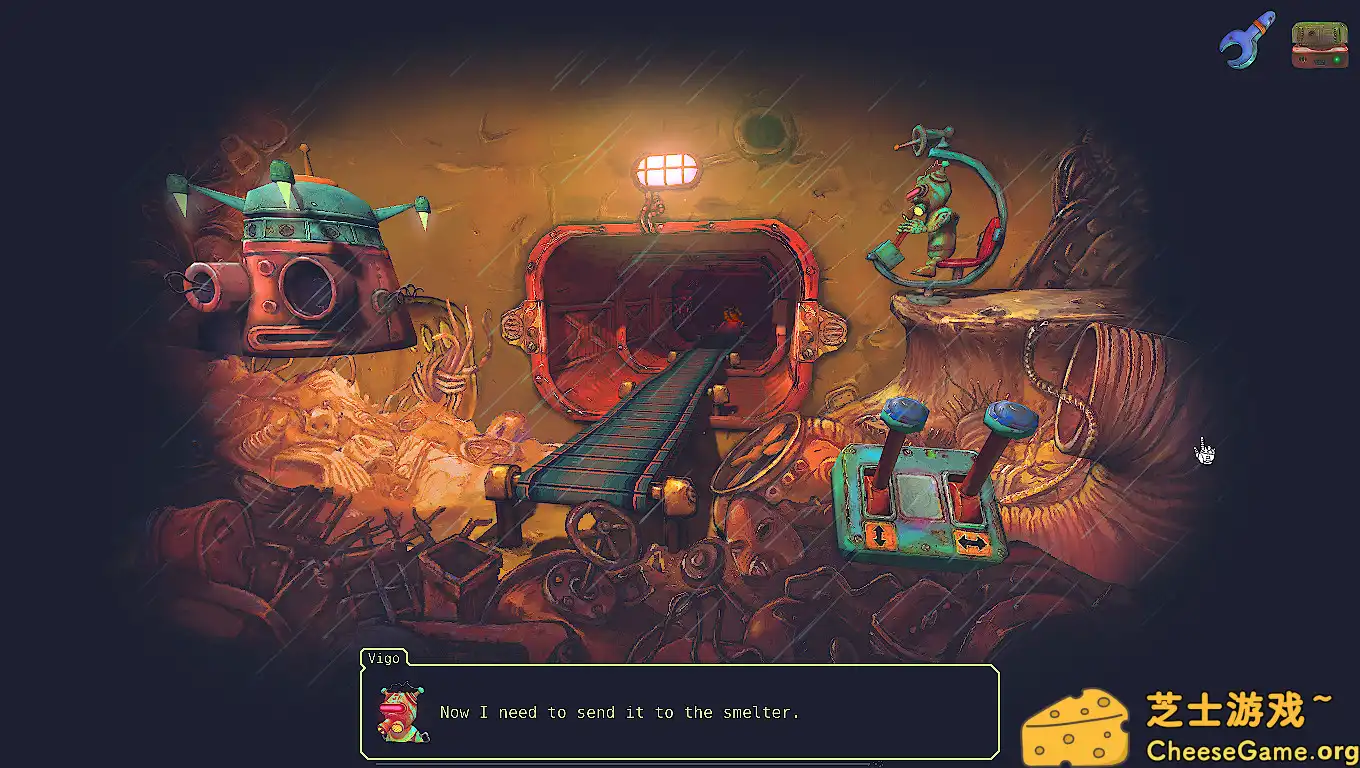1360x768 pixels.
Task: Select the Vigo name tag on the dialogue box
Action: click(382, 658)
